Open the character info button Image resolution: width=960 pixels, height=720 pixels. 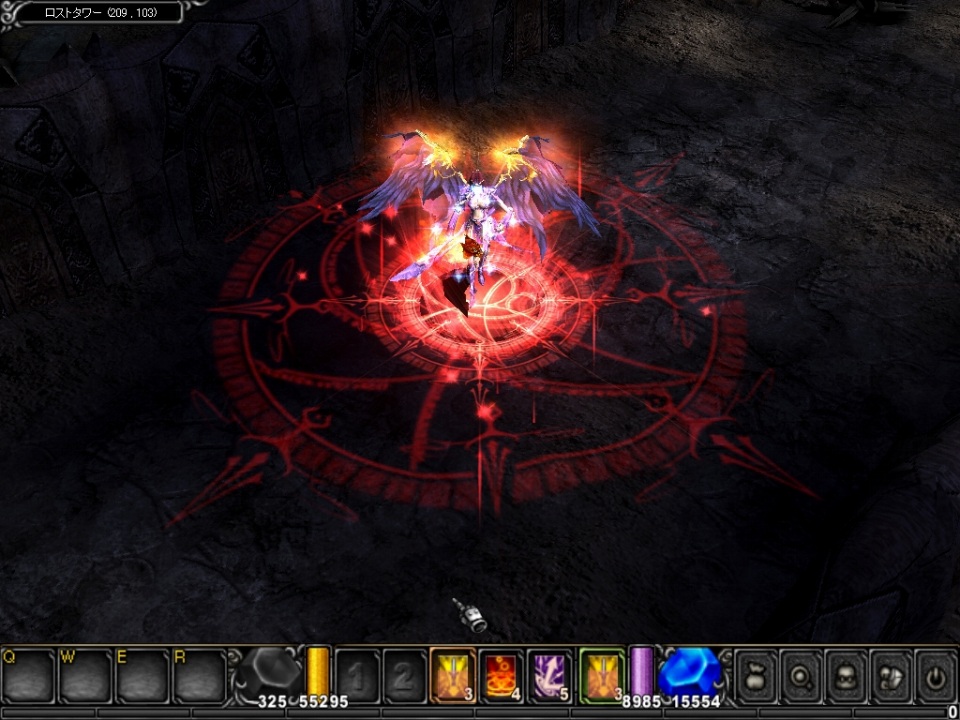point(846,676)
